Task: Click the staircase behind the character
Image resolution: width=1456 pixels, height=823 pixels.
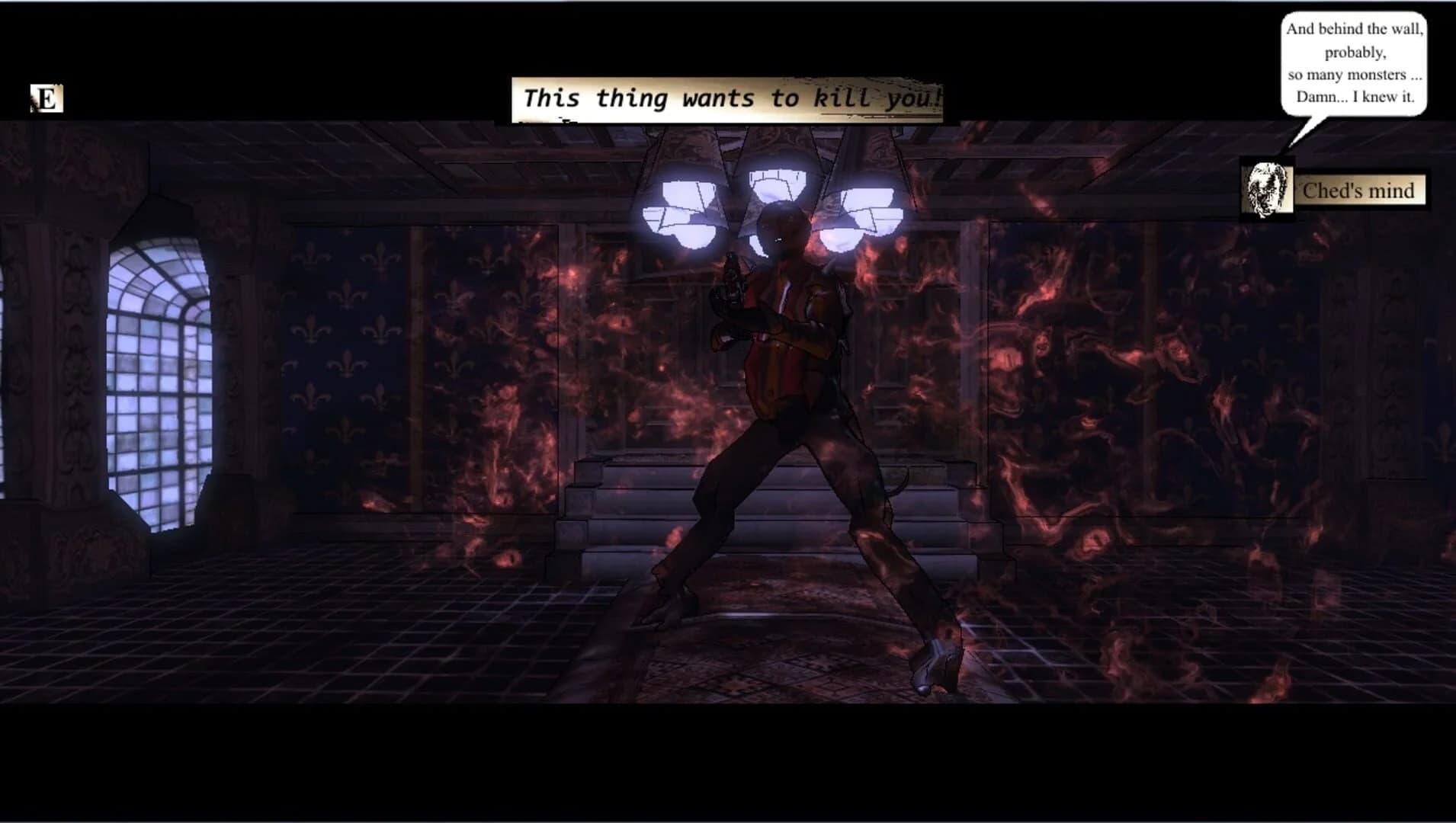Action: tap(610, 503)
